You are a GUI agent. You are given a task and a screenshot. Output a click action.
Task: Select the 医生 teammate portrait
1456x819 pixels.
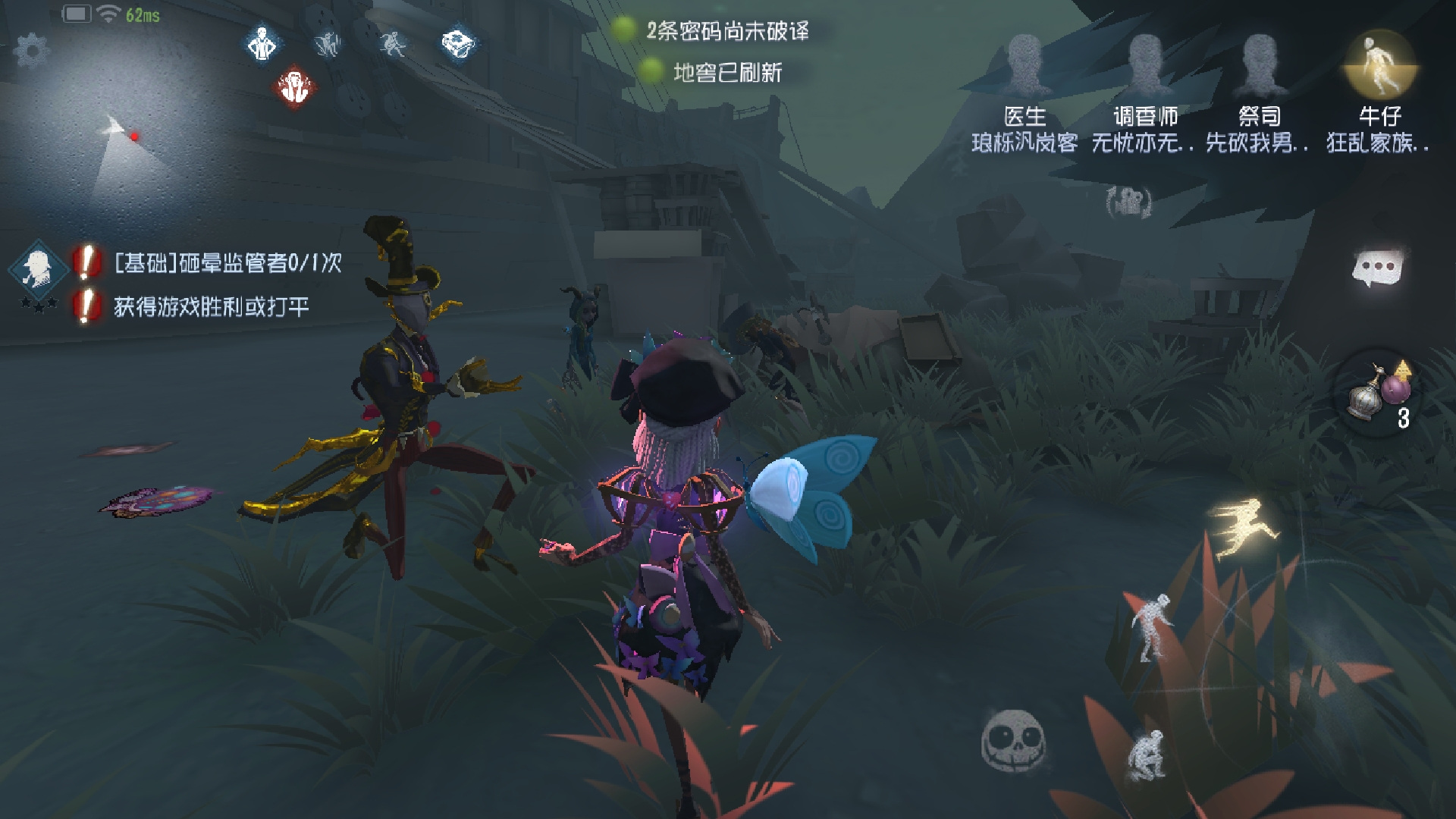point(1025,66)
